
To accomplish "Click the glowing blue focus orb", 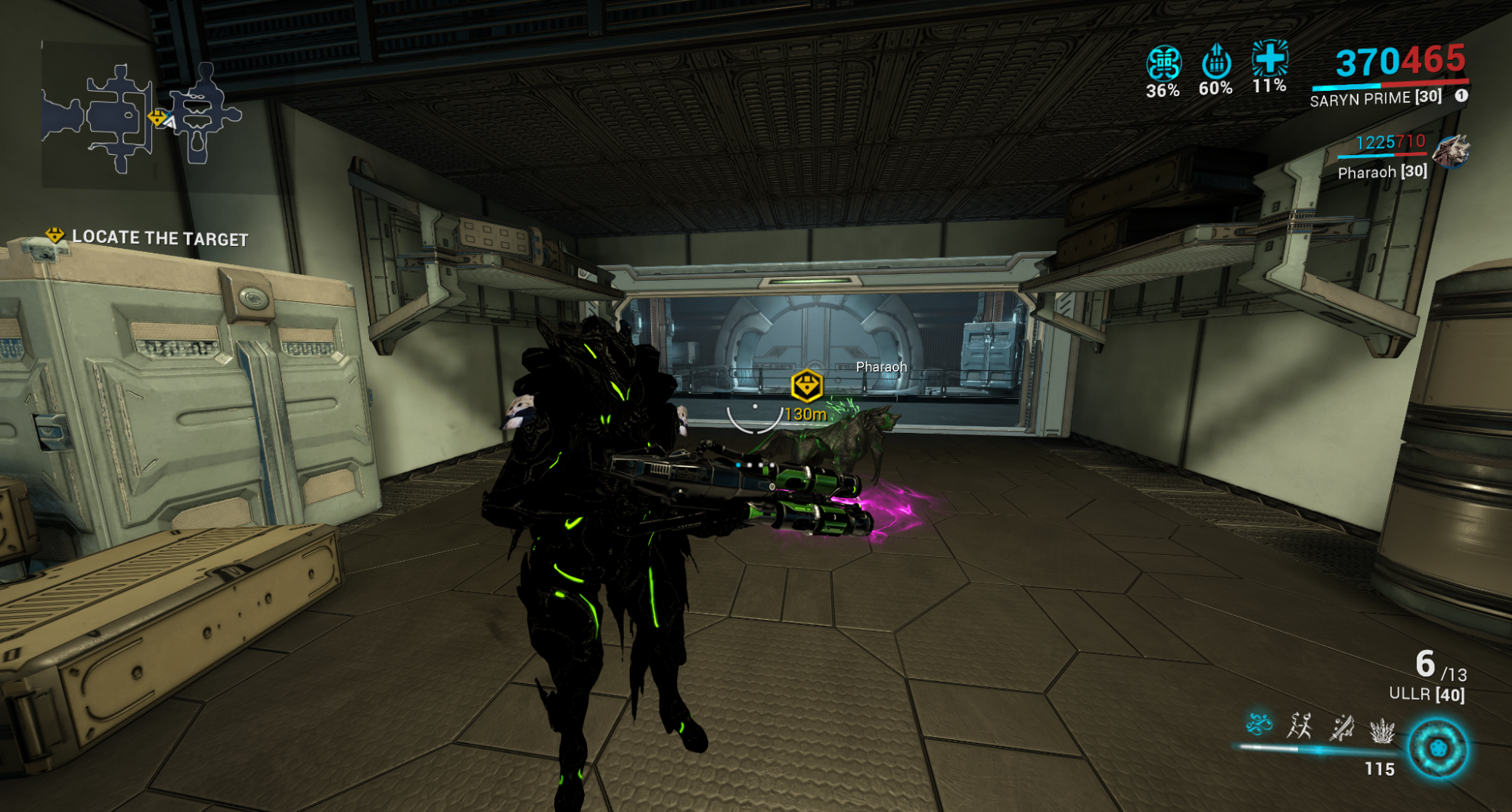I will (x=1437, y=748).
